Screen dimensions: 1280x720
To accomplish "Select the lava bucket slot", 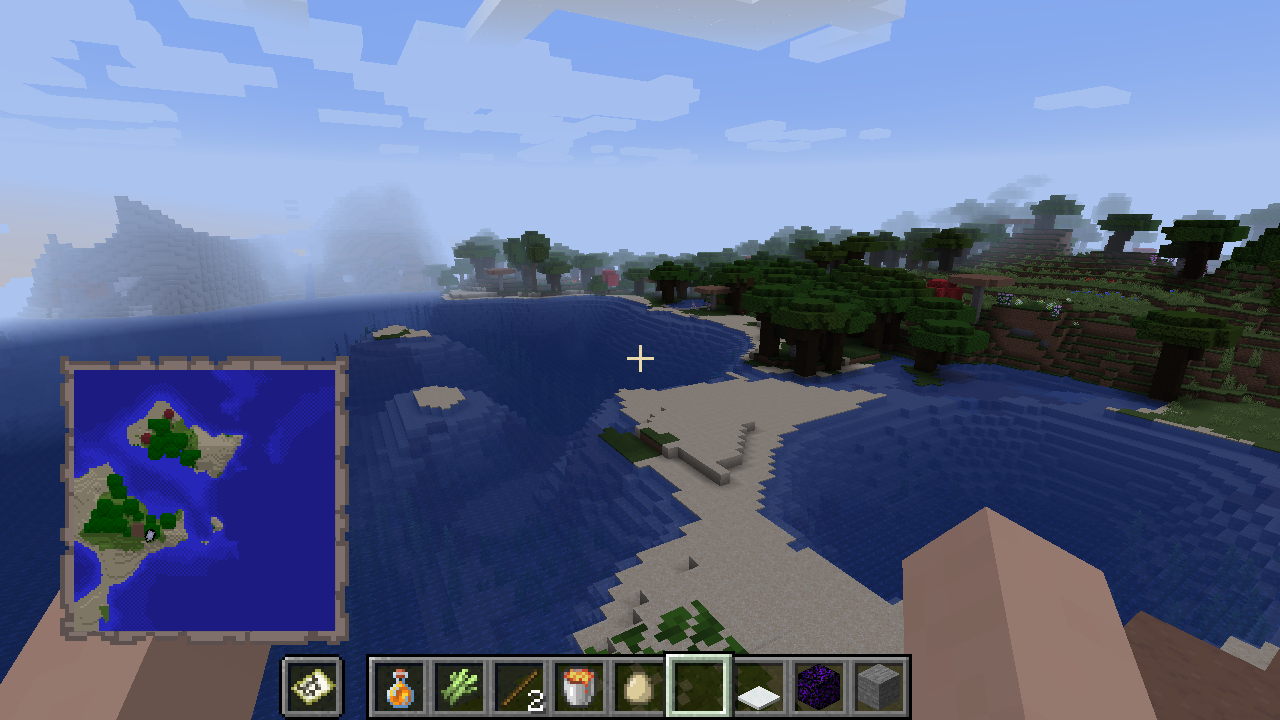I will (x=580, y=687).
